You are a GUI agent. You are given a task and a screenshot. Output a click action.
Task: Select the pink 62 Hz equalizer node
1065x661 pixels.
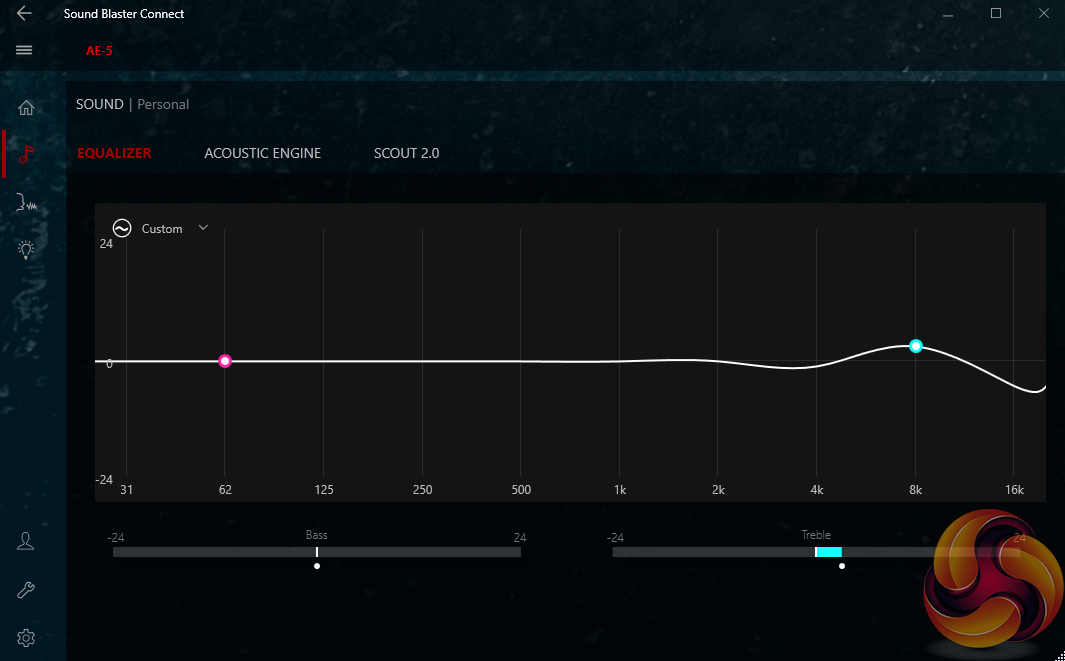225,361
